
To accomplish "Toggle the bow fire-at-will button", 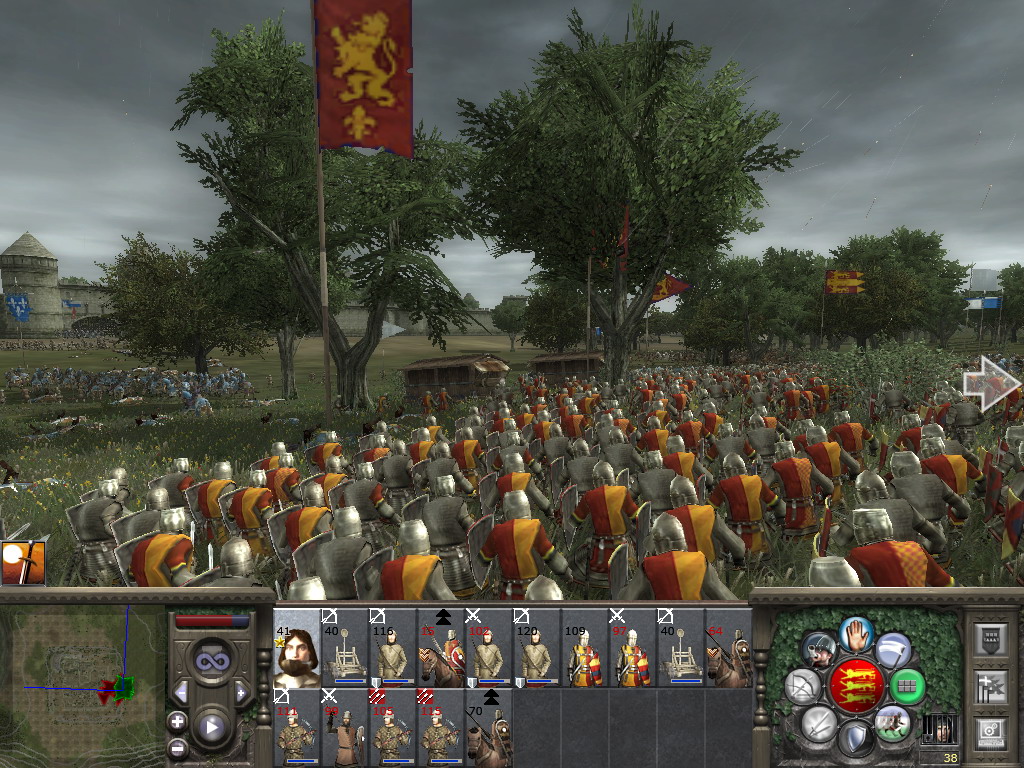I will point(803,686).
